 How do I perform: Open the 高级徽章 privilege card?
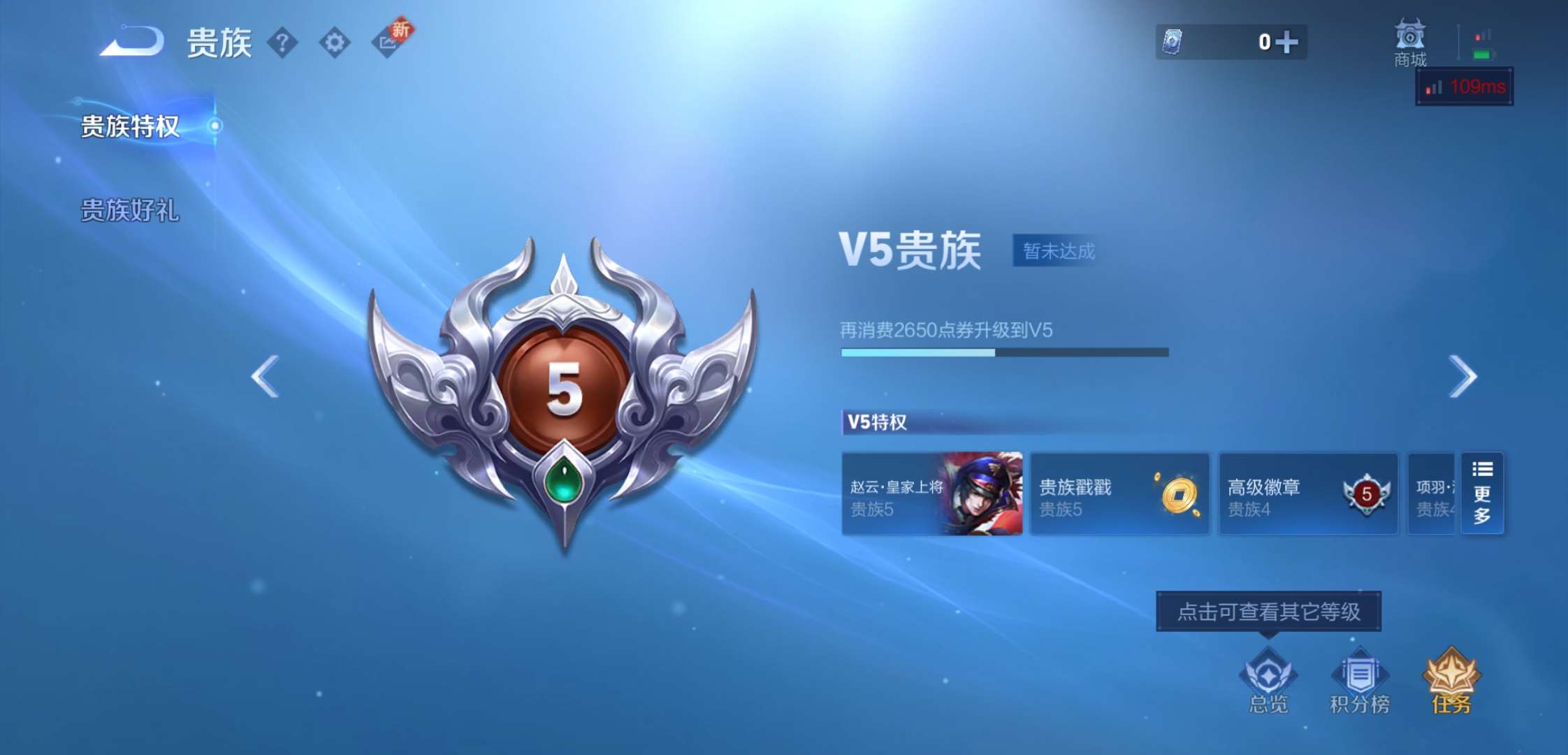point(1307,494)
